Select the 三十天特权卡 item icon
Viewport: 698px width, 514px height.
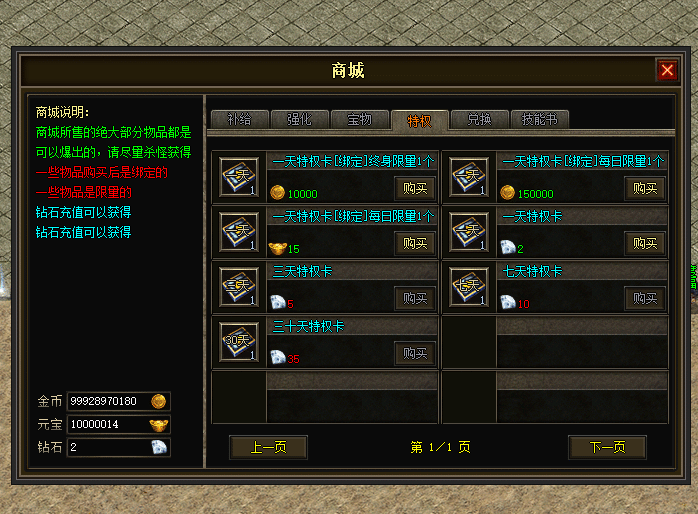pos(239,342)
